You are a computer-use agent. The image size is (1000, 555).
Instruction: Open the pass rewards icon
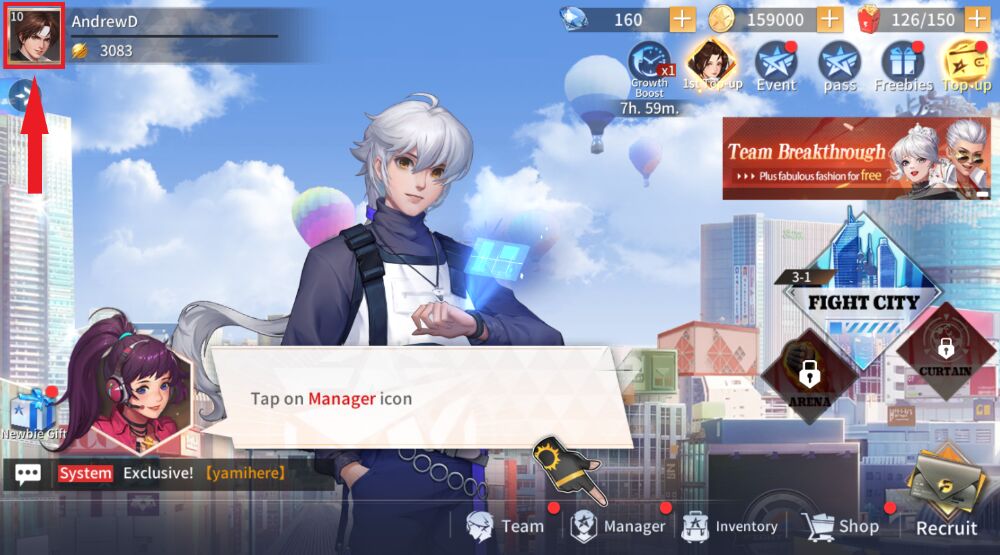(839, 66)
